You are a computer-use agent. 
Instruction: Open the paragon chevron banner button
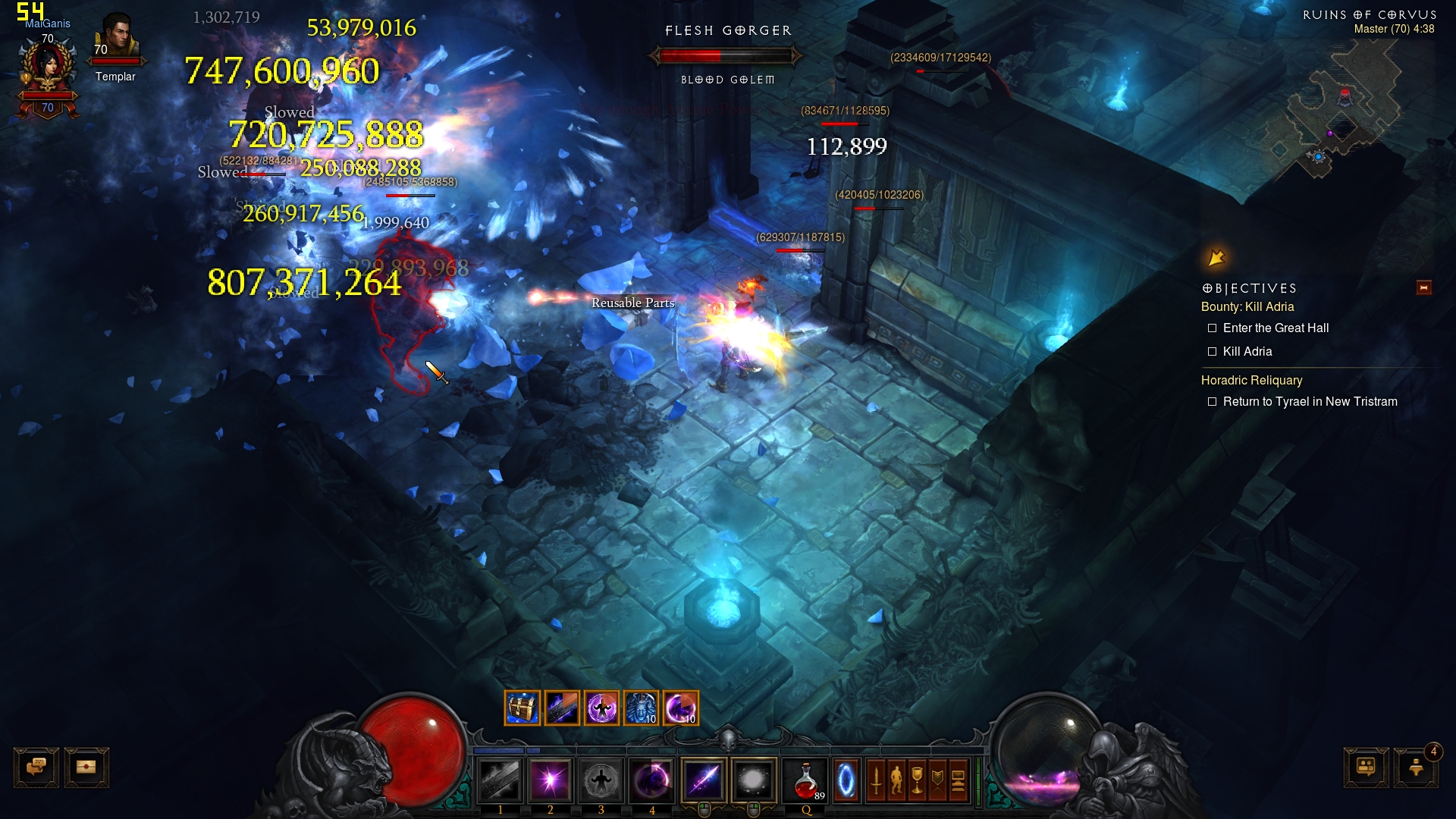(x=937, y=780)
